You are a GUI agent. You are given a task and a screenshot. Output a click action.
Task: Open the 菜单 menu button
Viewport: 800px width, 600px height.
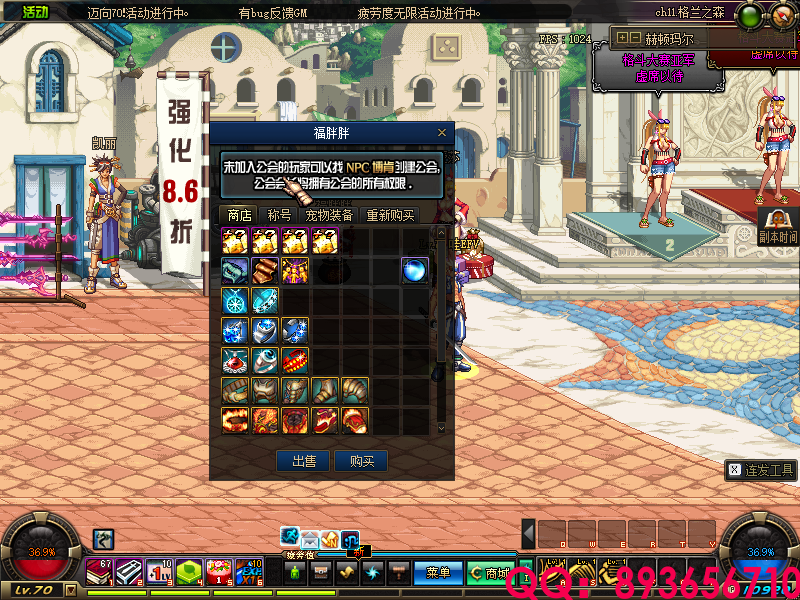(438, 573)
